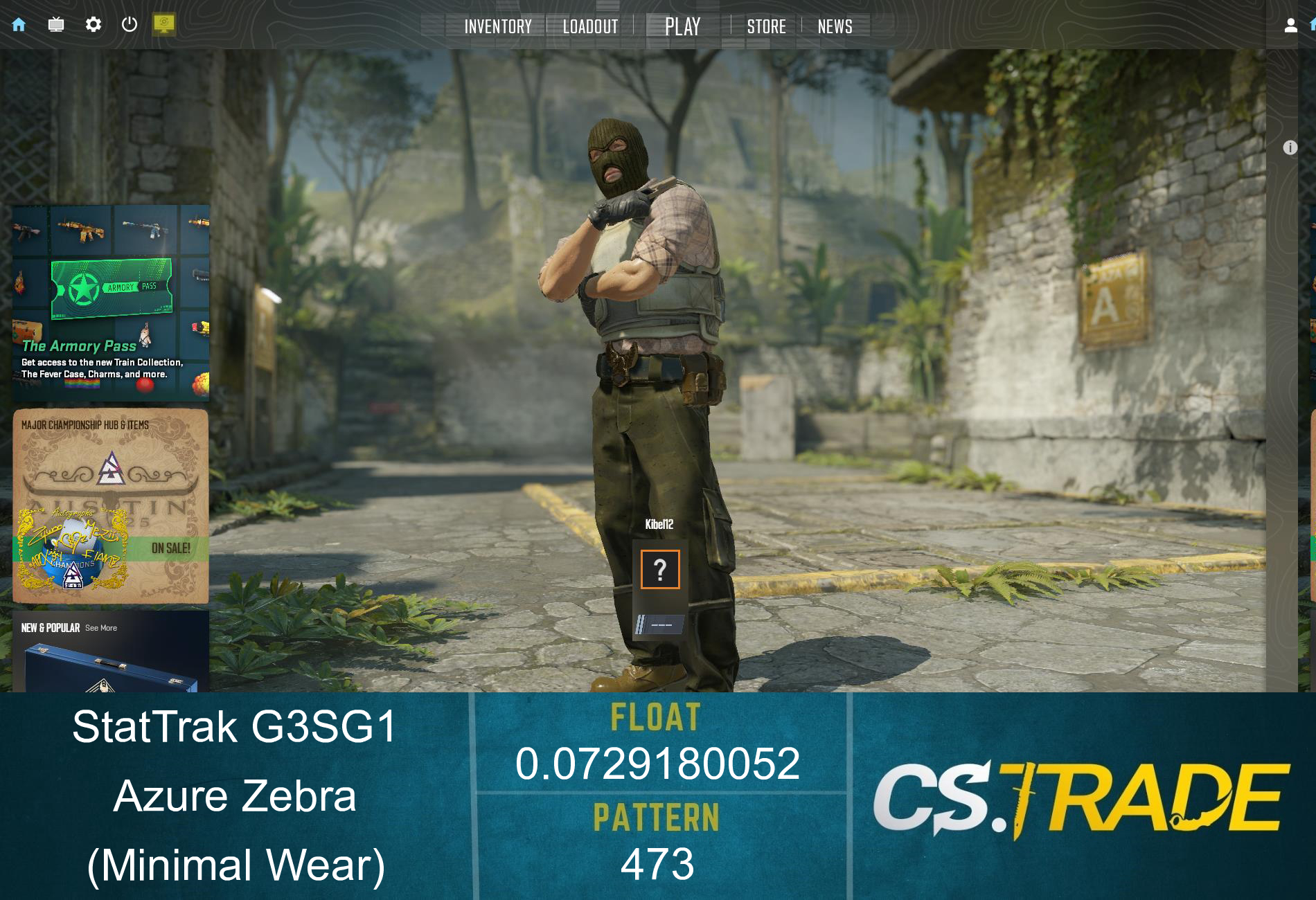Click the See More link beside New & Popular
1316x900 pixels.
pos(100,628)
